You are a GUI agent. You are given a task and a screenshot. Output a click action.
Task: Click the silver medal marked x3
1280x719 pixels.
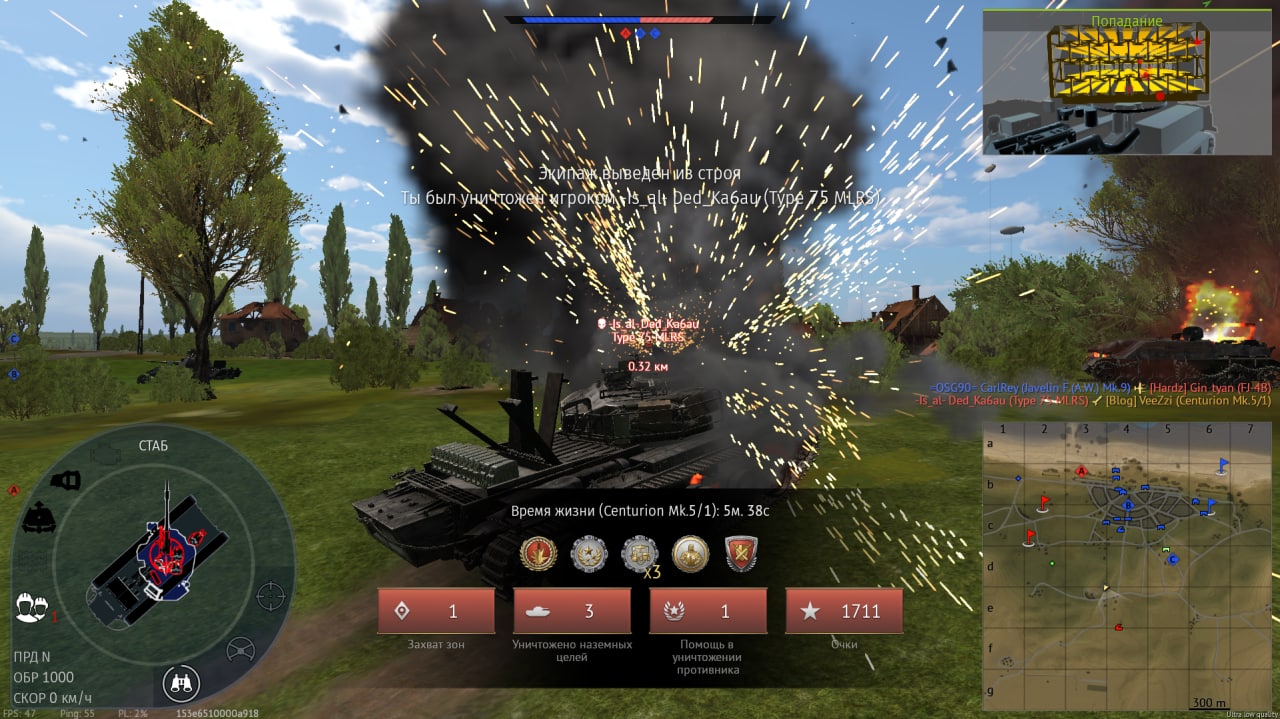[x=640, y=553]
